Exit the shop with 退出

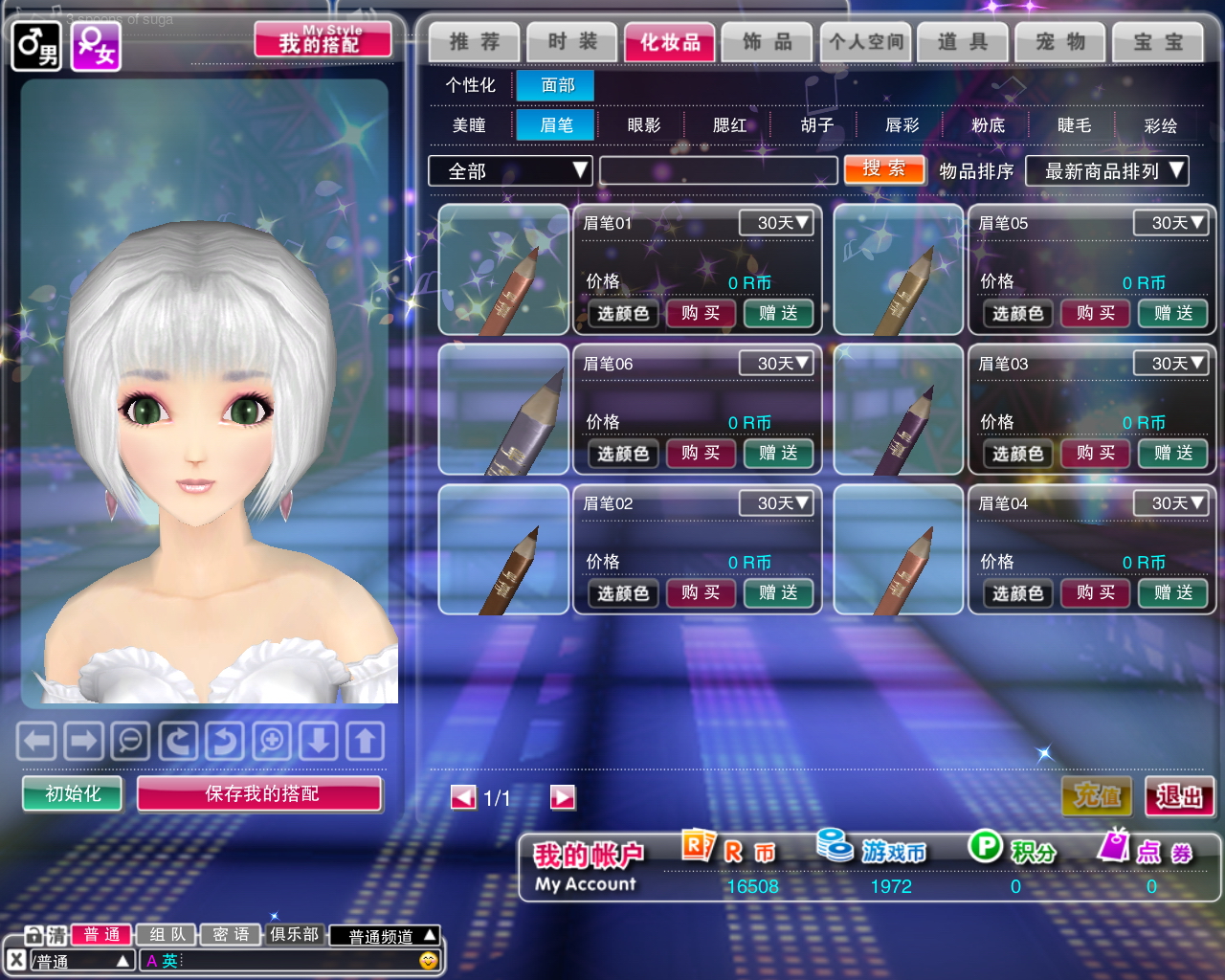tap(1179, 795)
